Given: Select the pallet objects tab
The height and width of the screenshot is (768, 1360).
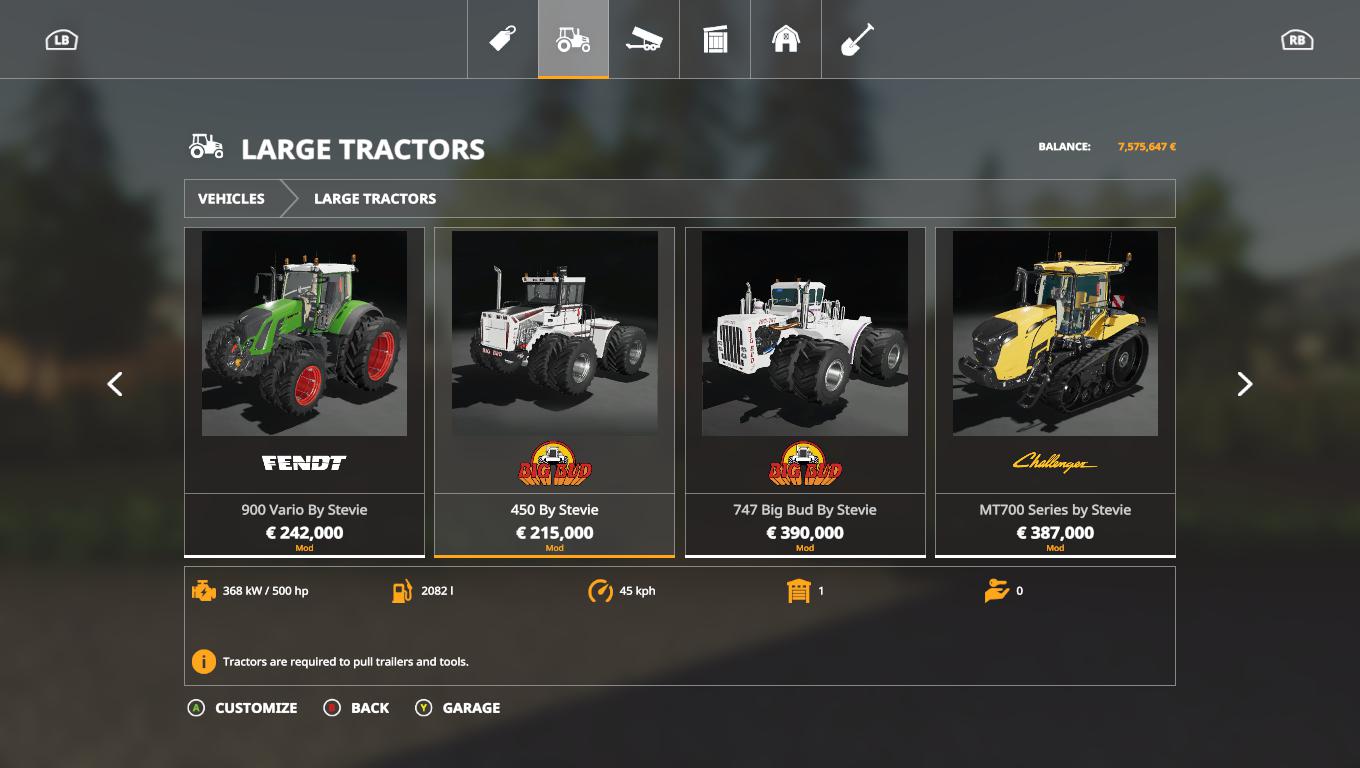Looking at the screenshot, I should click(715, 39).
